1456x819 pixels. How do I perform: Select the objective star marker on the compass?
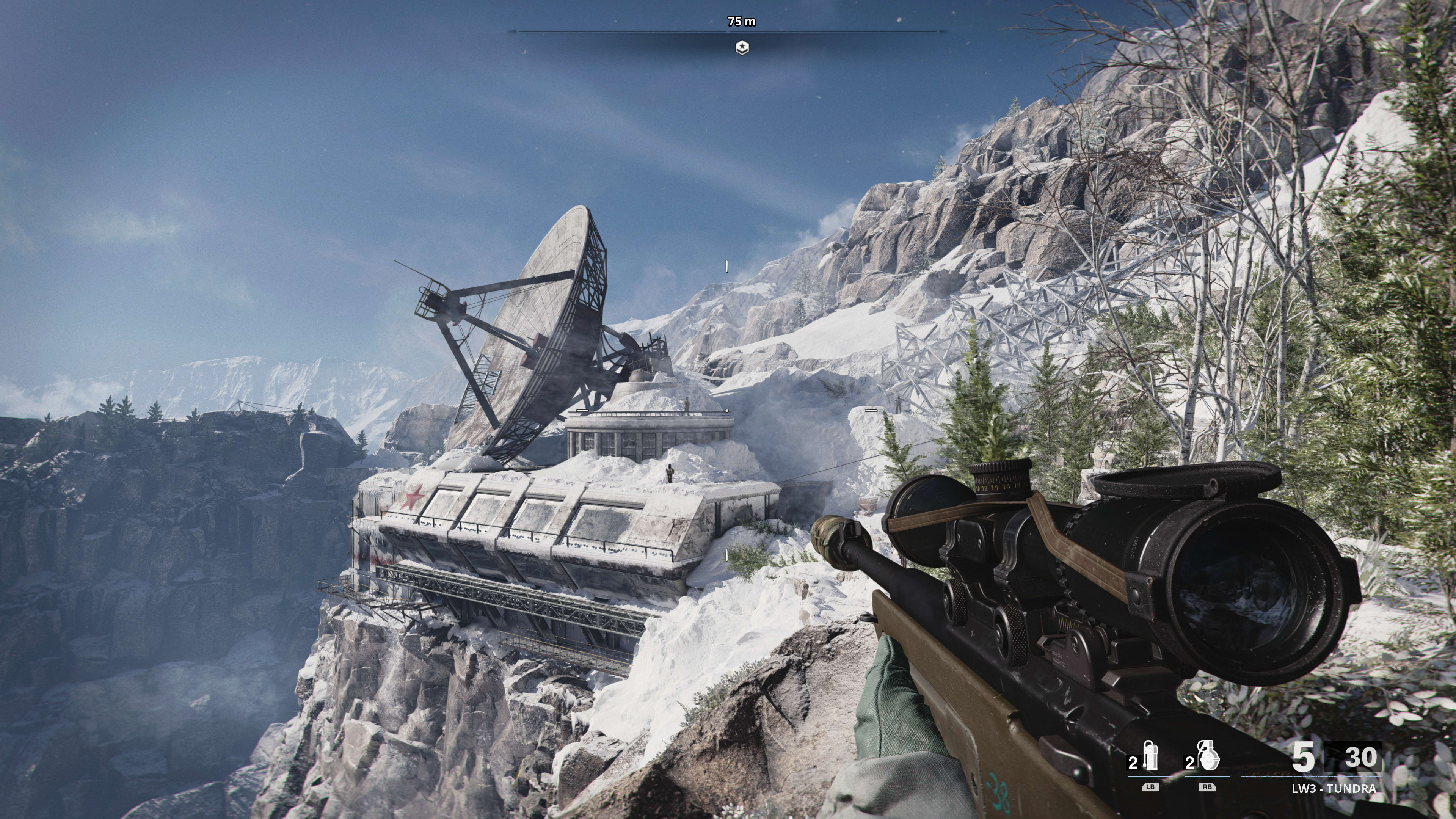coord(742,48)
